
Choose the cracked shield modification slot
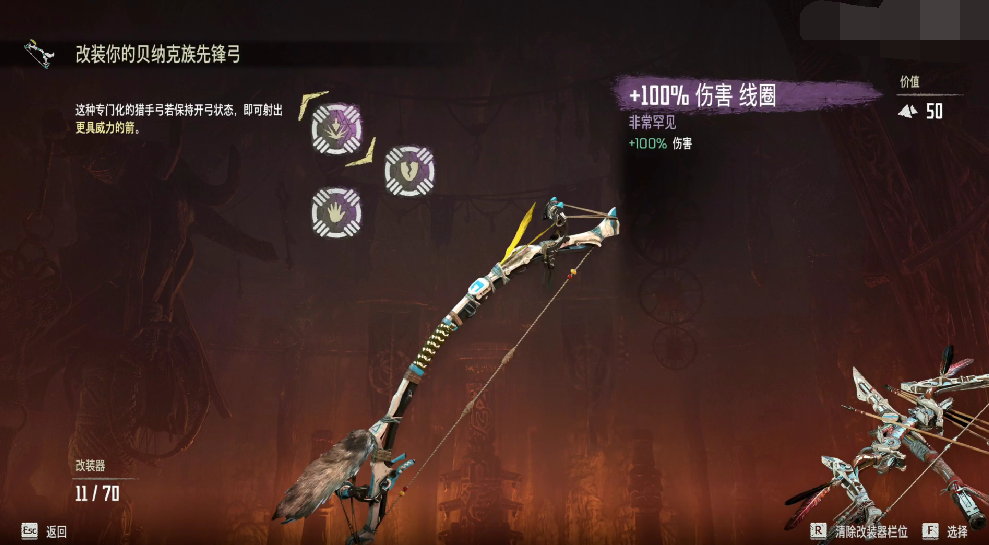409,170
